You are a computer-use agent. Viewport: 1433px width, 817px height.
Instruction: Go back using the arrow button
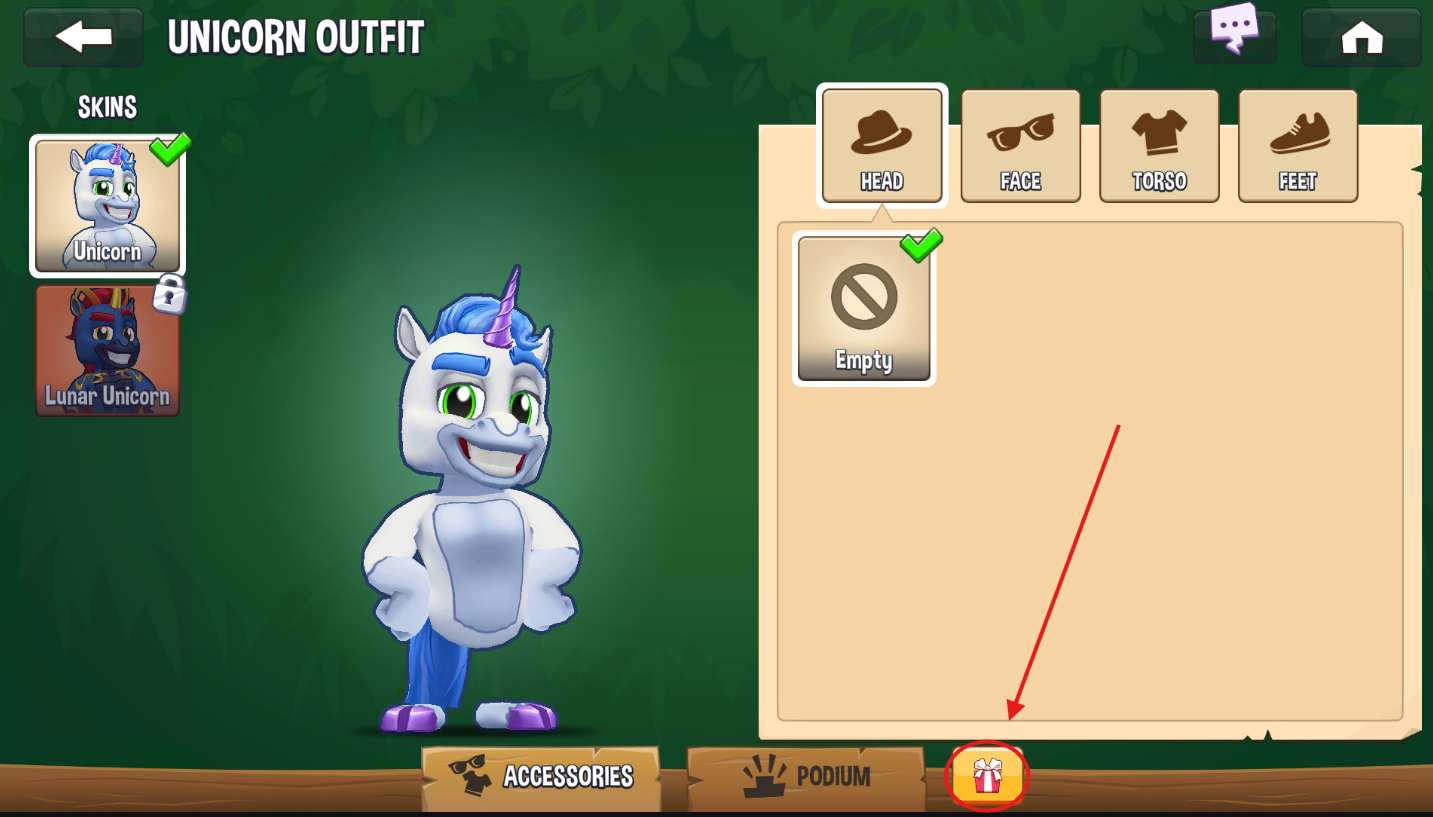[84, 38]
